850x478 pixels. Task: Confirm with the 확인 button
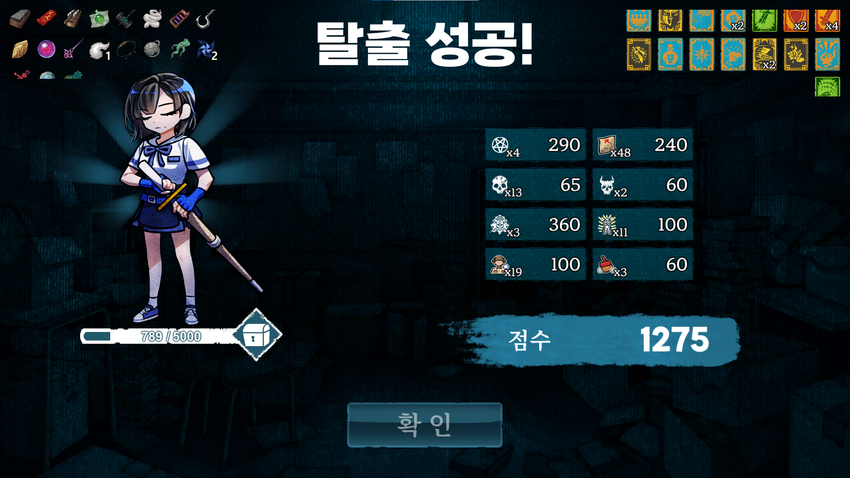(x=424, y=425)
